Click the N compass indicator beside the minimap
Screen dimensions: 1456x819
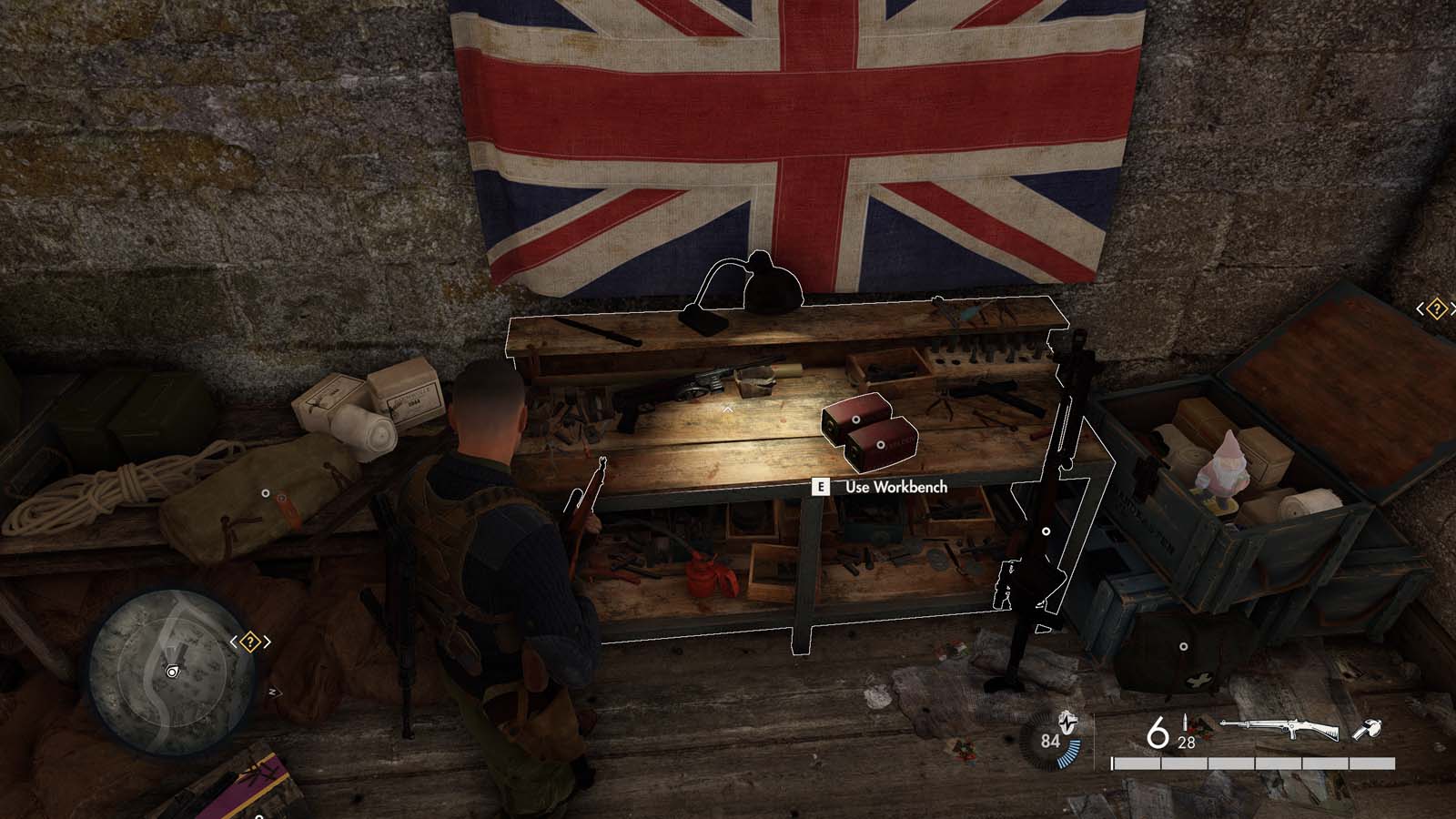coord(272,692)
